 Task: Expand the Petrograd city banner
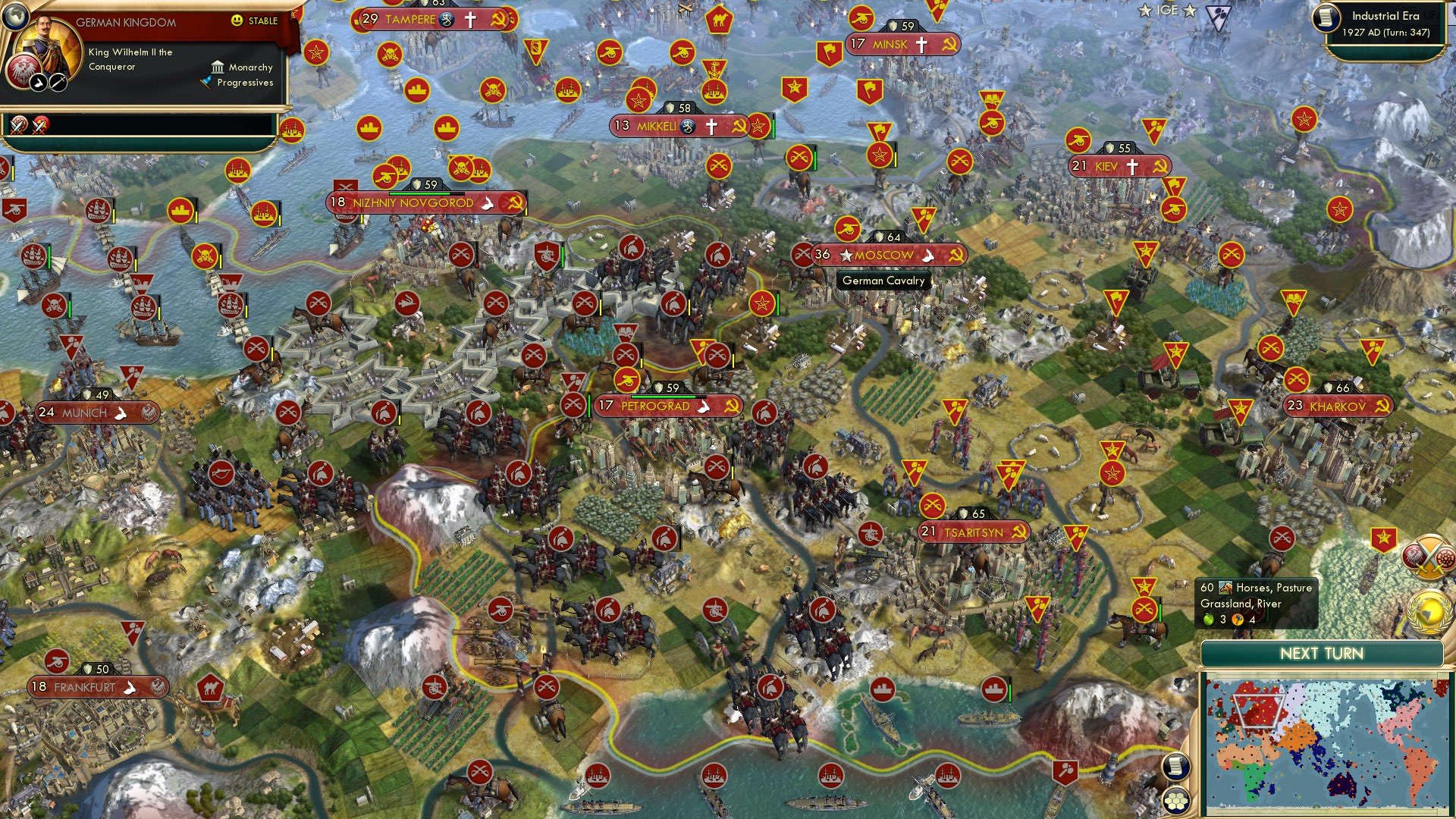pos(666,406)
